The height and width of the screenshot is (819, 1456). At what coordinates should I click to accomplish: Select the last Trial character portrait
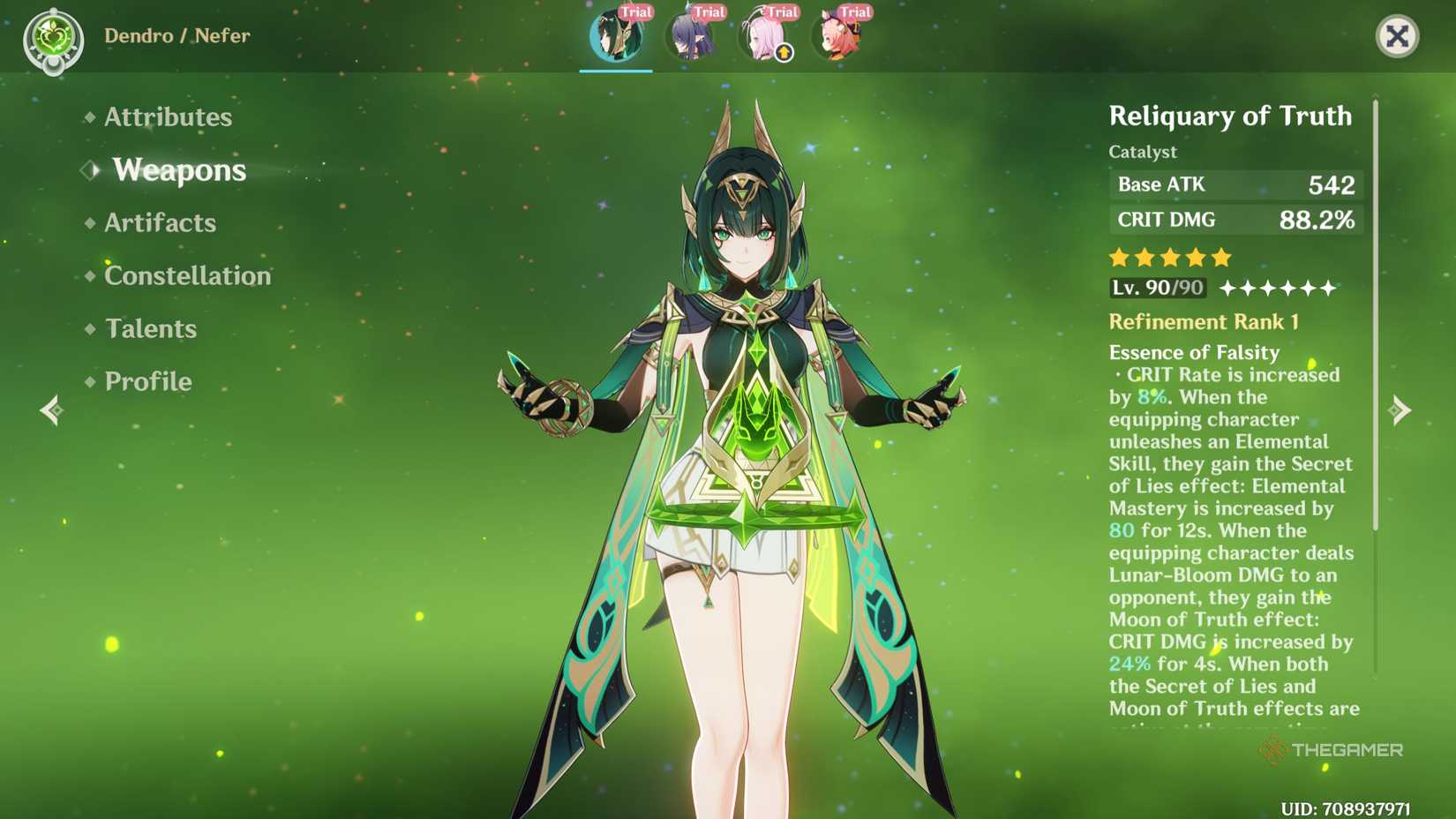pos(837,34)
